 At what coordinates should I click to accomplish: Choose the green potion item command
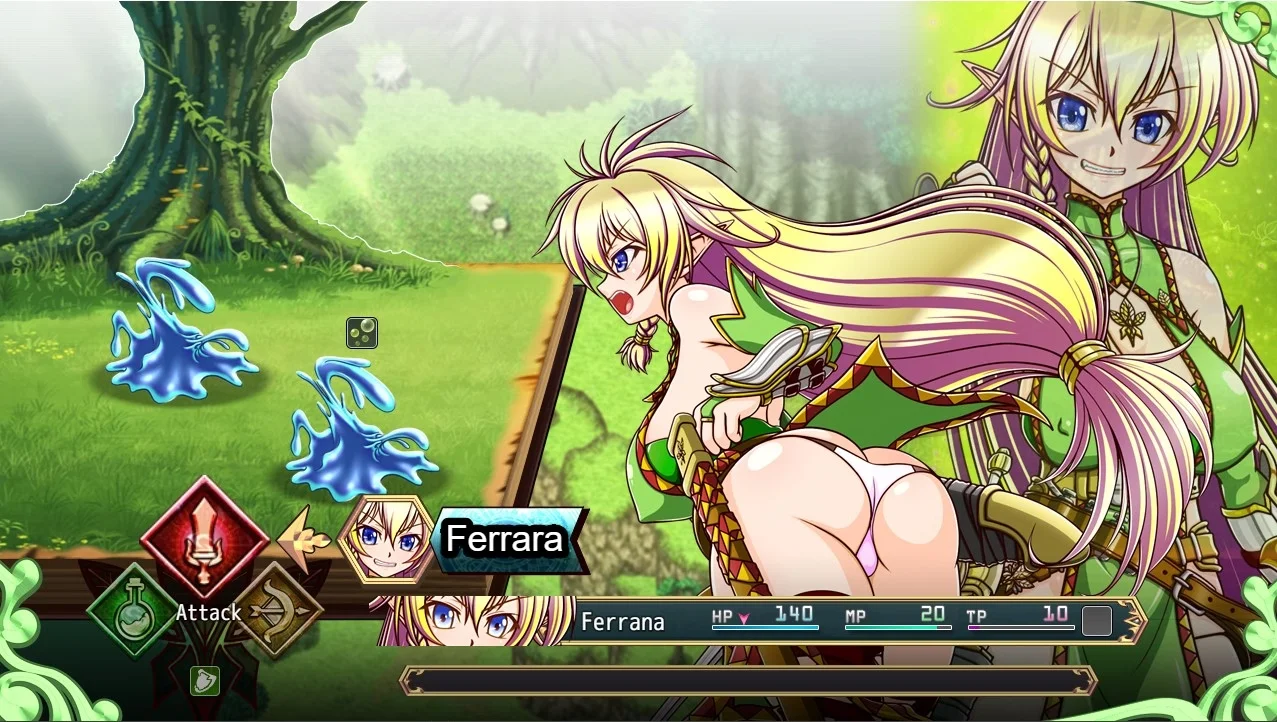(132, 609)
